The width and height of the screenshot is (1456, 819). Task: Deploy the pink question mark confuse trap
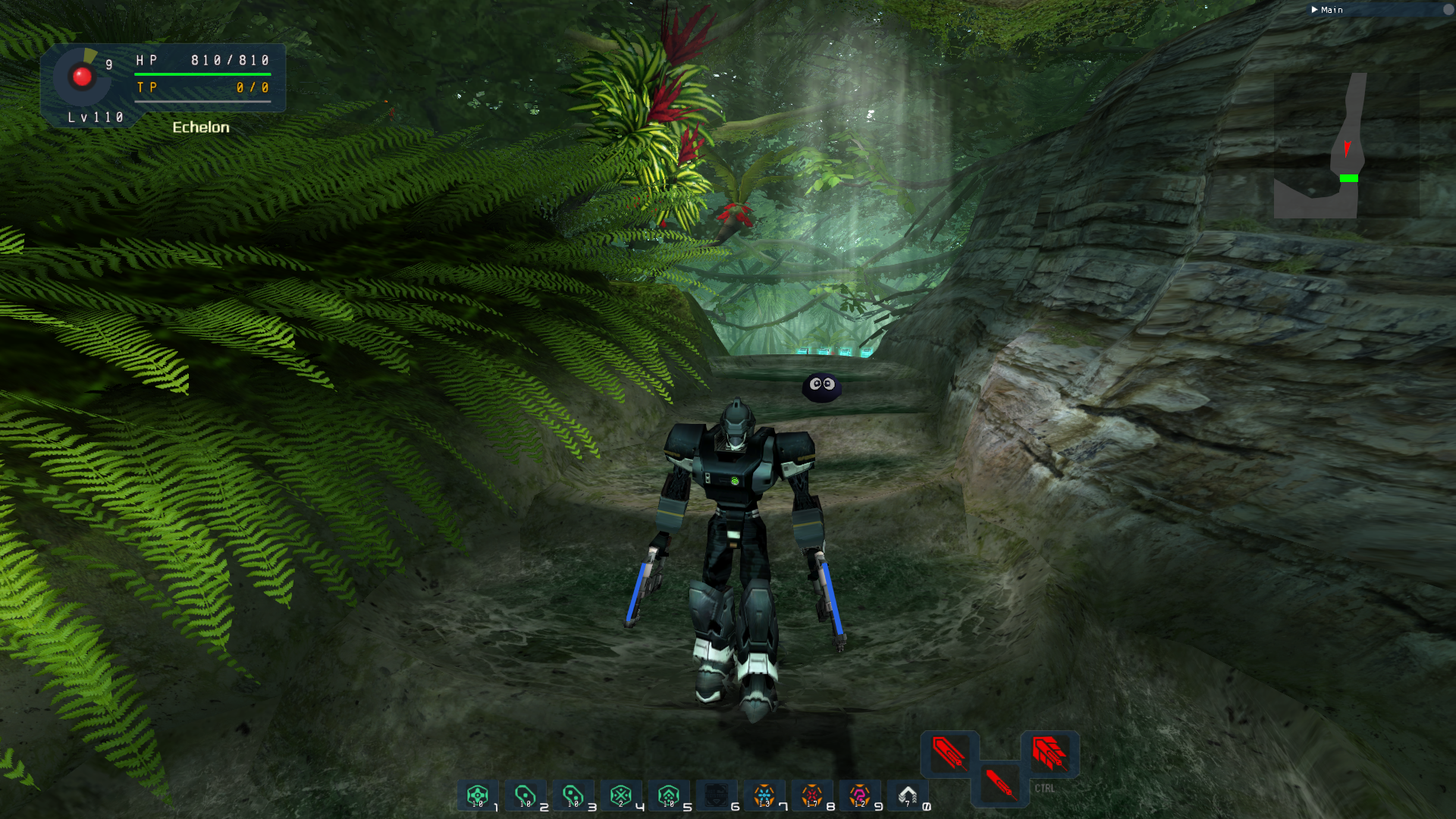[x=859, y=795]
